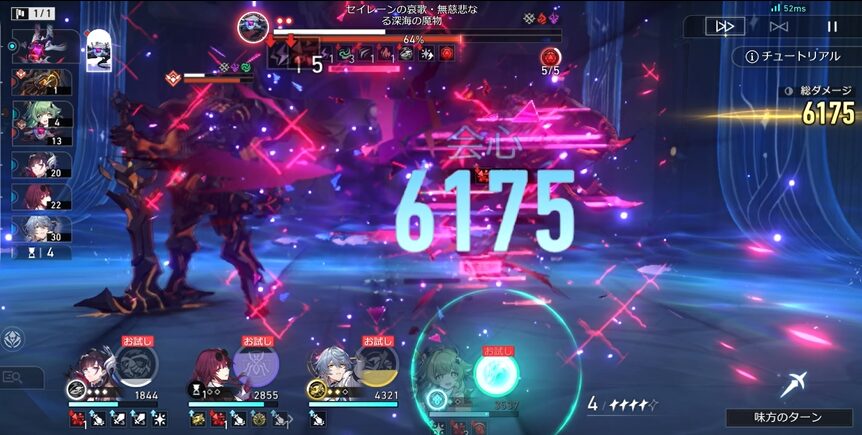Select the silver-haired character's ultimate portrait
862x435 pixels.
pyautogui.click(x=376, y=365)
